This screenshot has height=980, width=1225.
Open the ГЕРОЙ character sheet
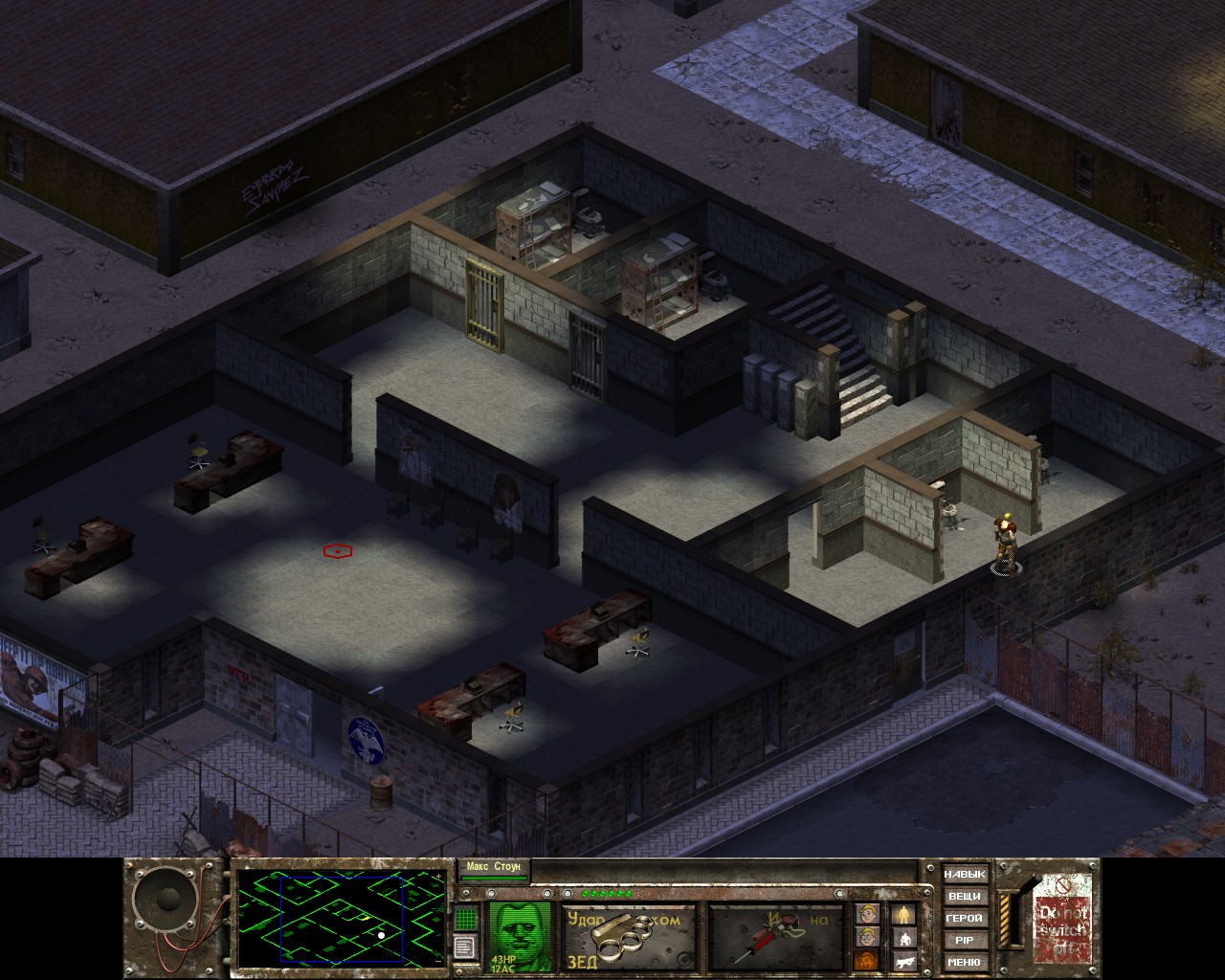tap(964, 919)
